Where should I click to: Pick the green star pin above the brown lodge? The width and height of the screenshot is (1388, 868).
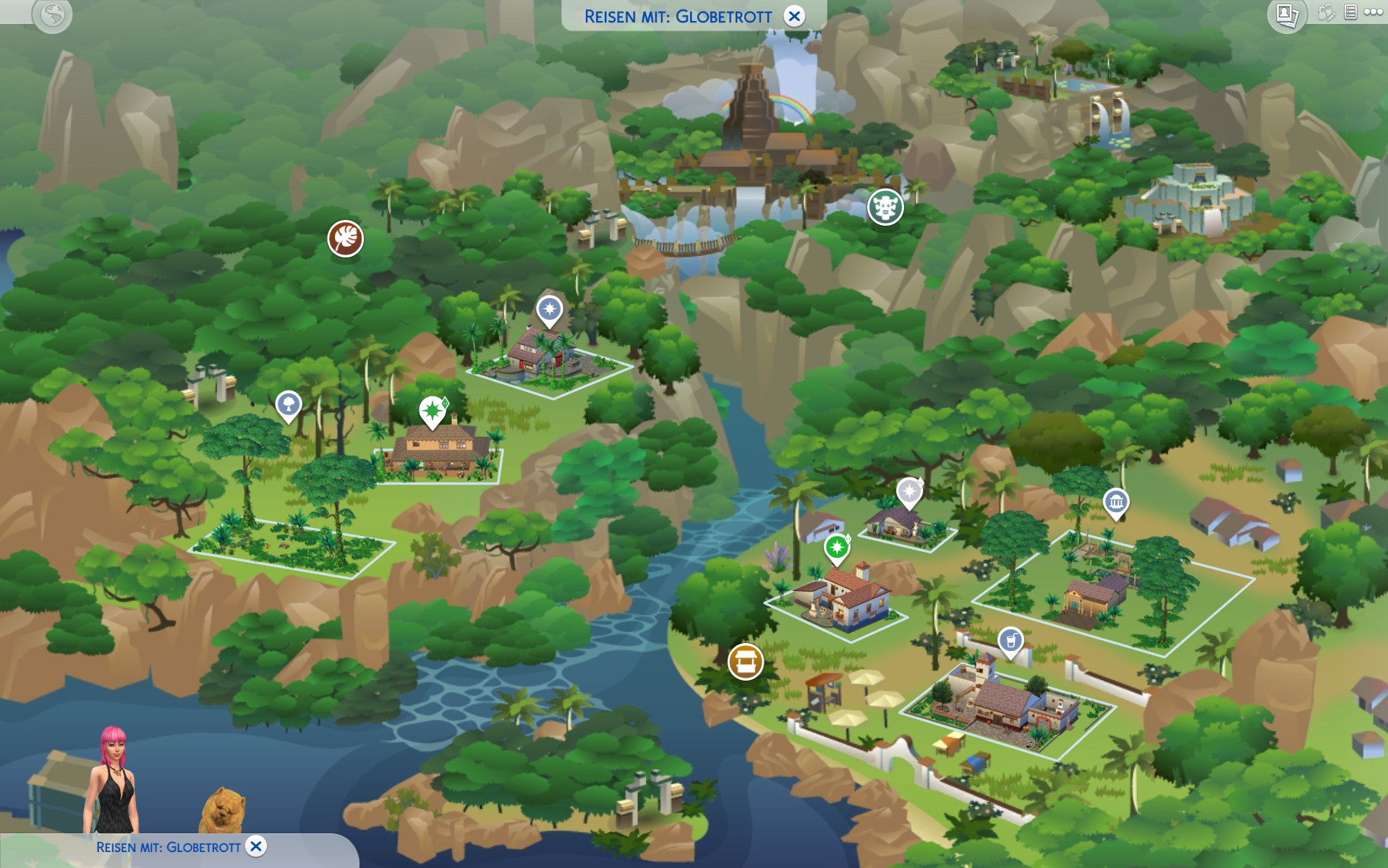(x=433, y=411)
